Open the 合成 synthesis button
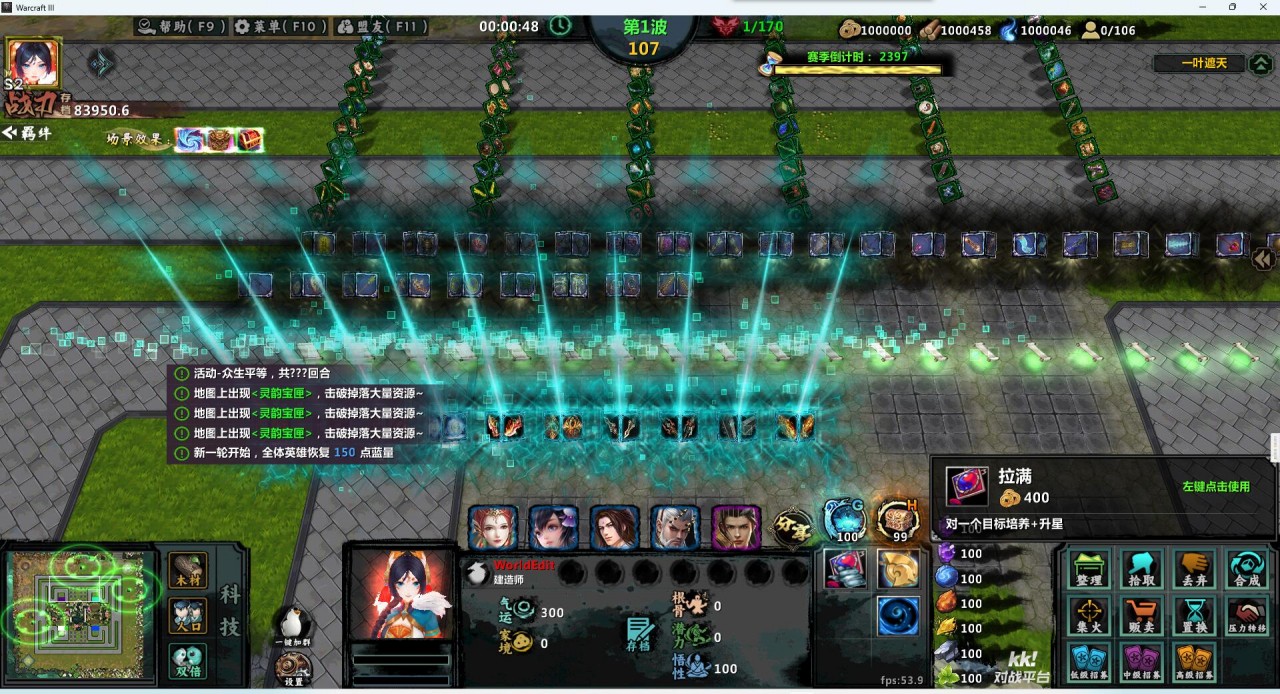Image resolution: width=1280 pixels, height=694 pixels. pyautogui.click(x=1246, y=569)
